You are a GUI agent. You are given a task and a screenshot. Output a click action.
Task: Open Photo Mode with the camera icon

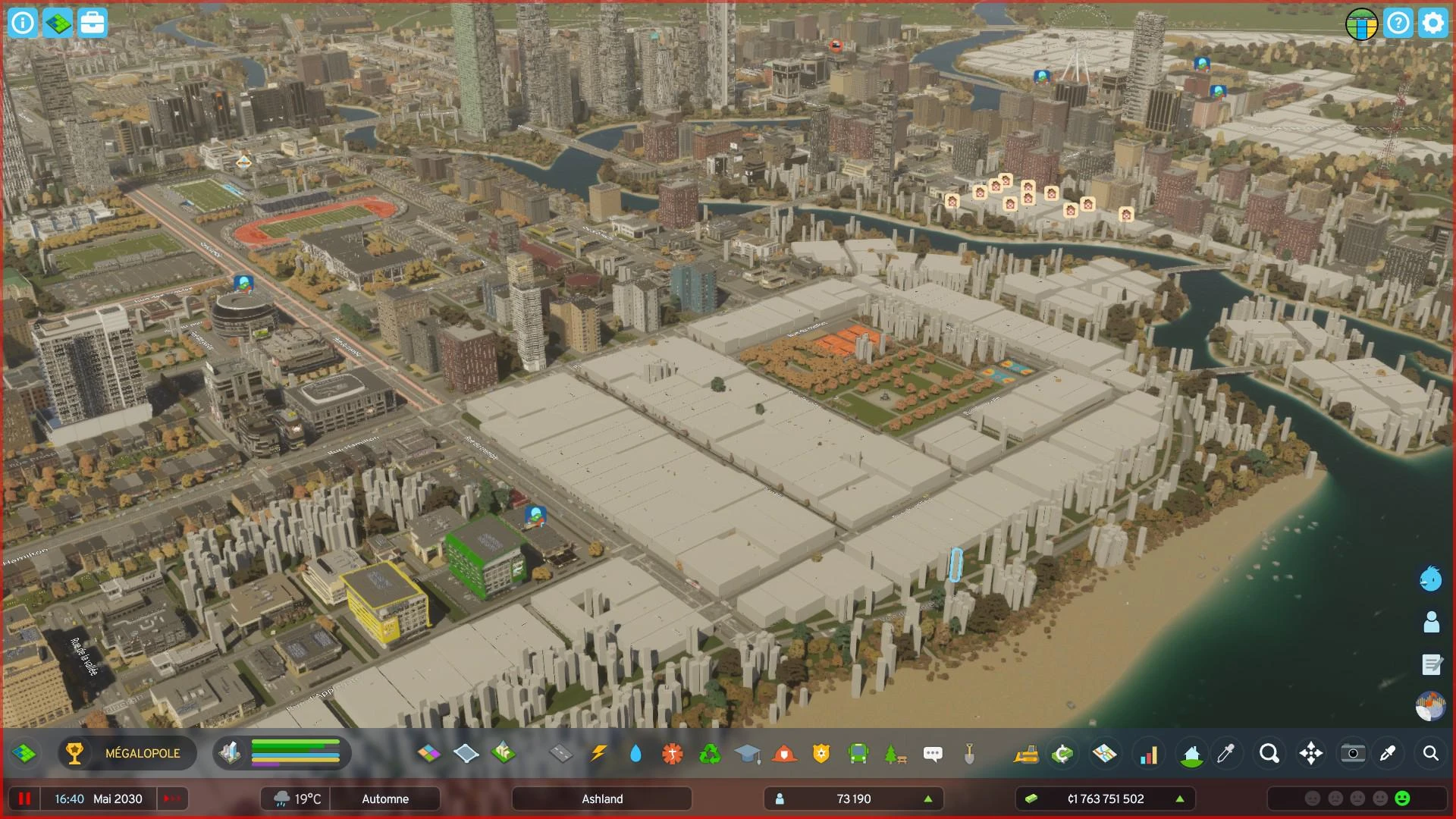pyautogui.click(x=1353, y=754)
